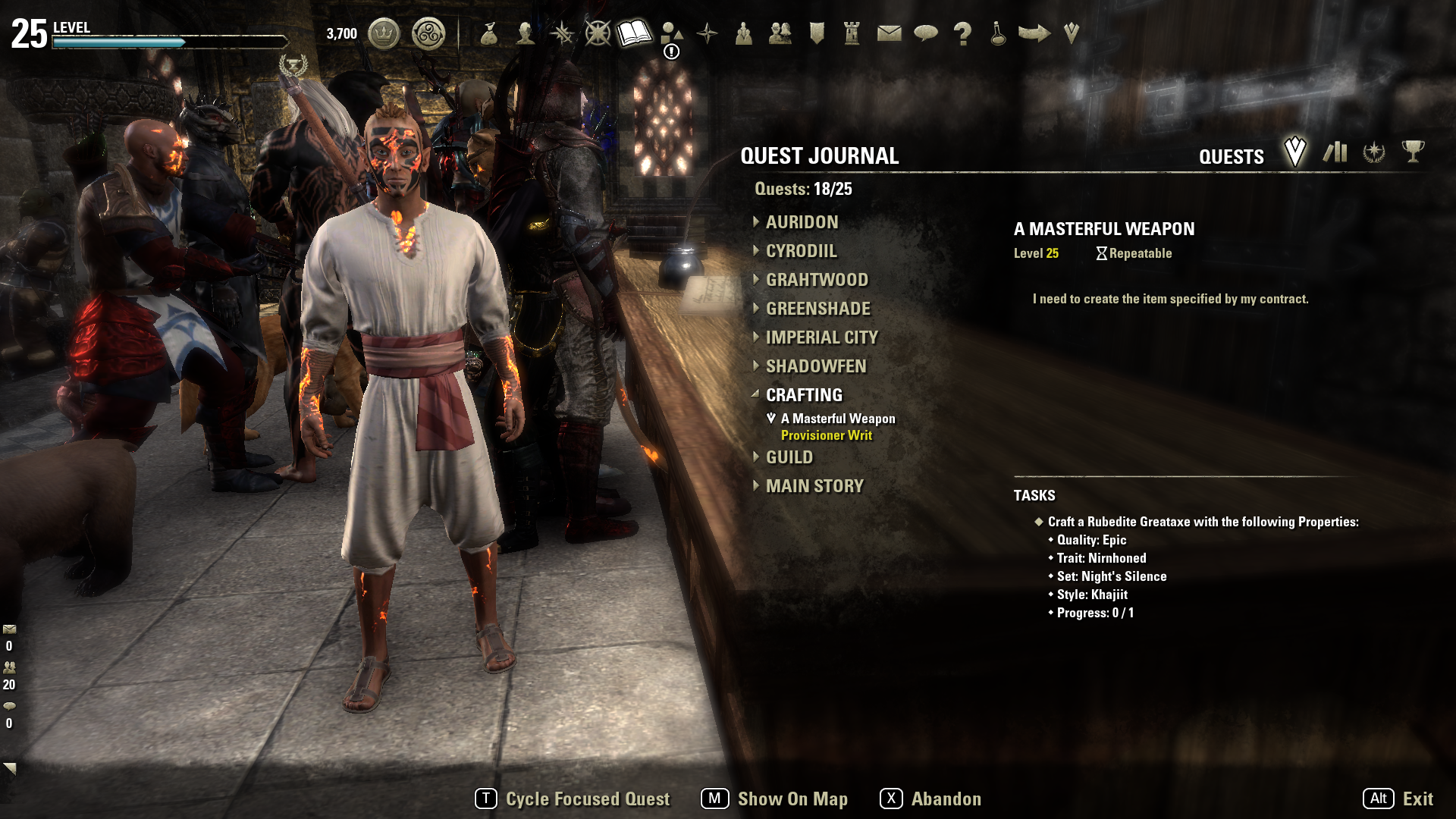Expand the Imperial City category
The image size is (1456, 819).
point(821,337)
